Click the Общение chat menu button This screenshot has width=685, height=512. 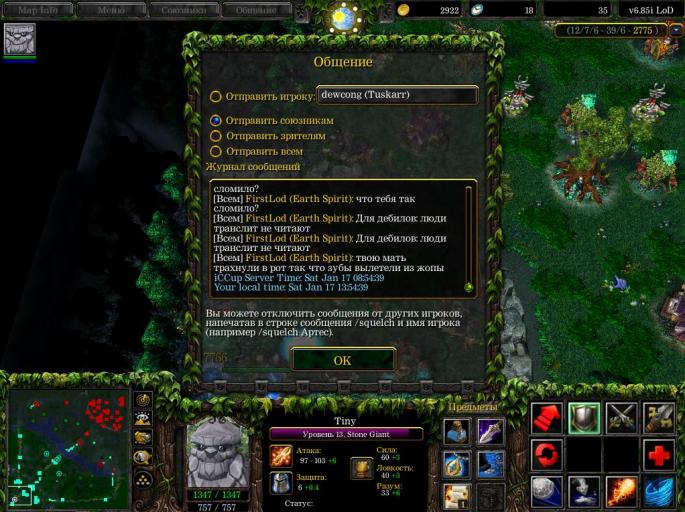[x=257, y=10]
